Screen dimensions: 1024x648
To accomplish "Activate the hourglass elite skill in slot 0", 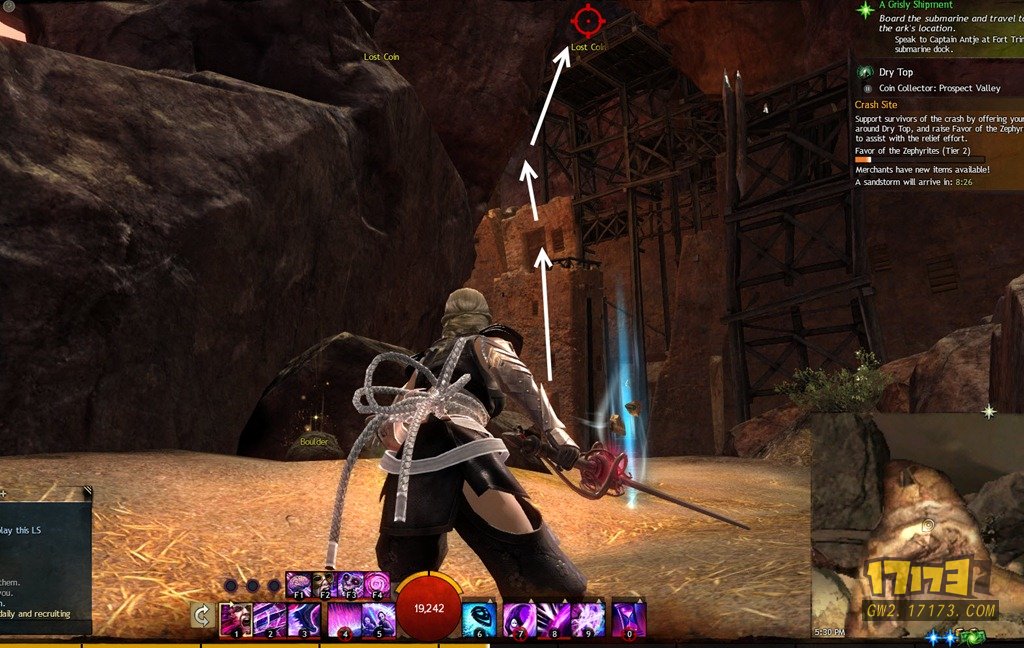I will 629,619.
